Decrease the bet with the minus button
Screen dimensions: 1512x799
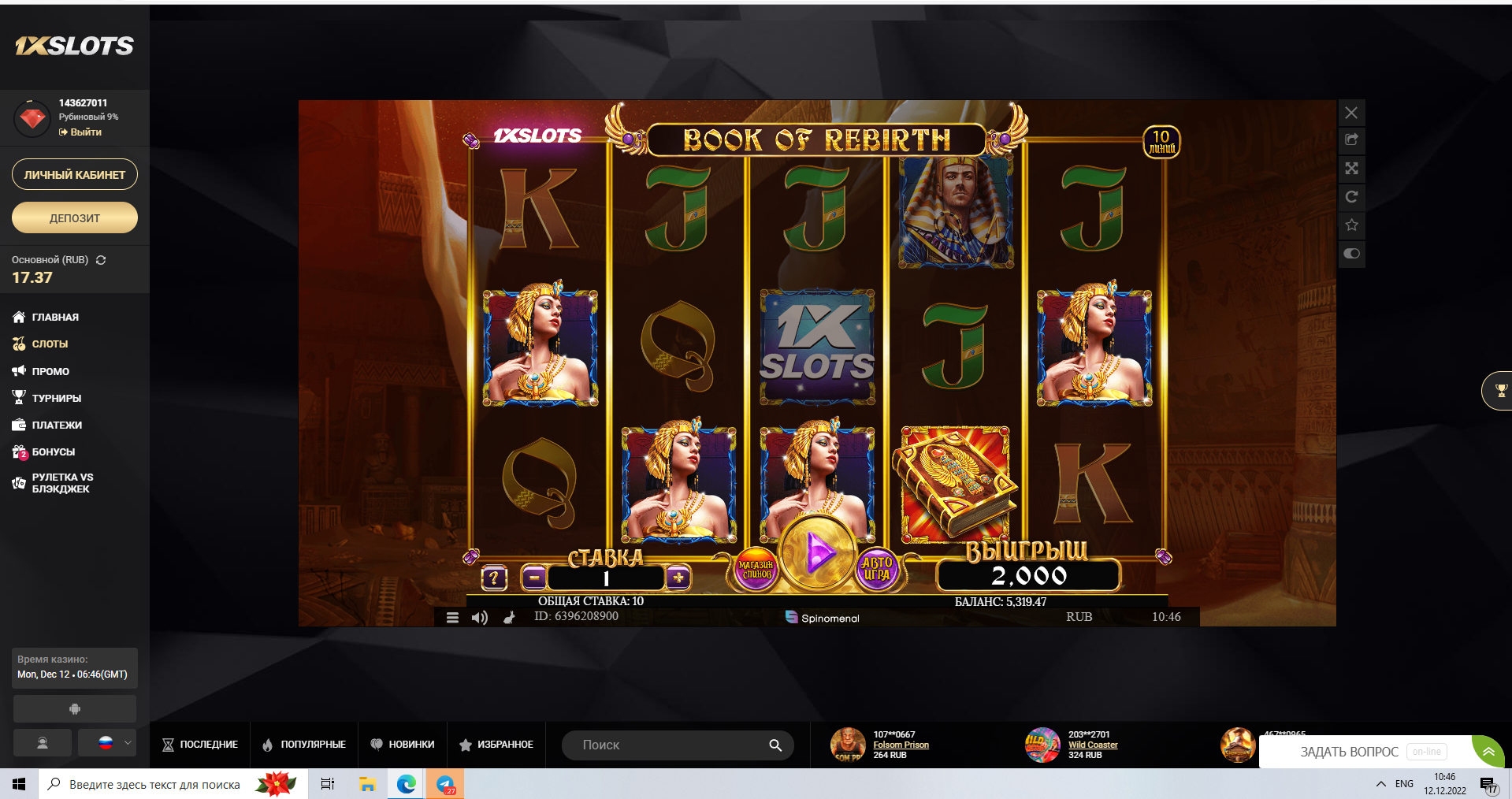click(533, 578)
